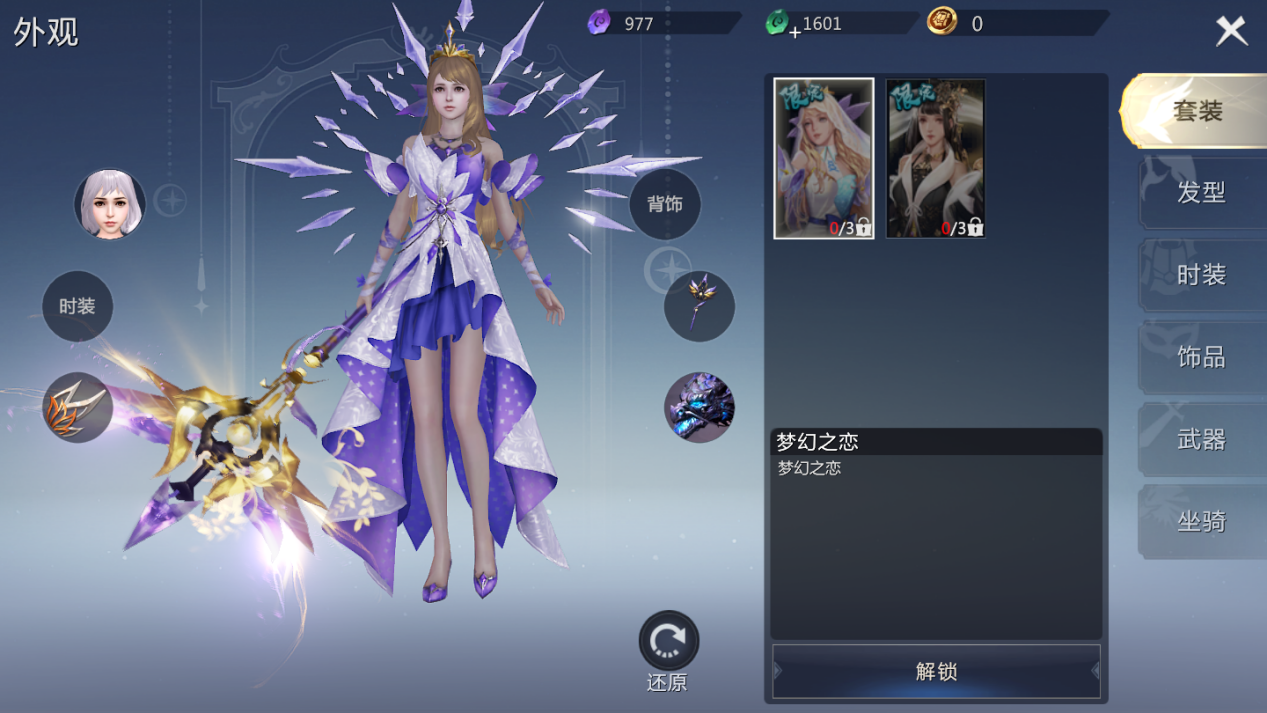Close the appearance screen

(x=1231, y=31)
